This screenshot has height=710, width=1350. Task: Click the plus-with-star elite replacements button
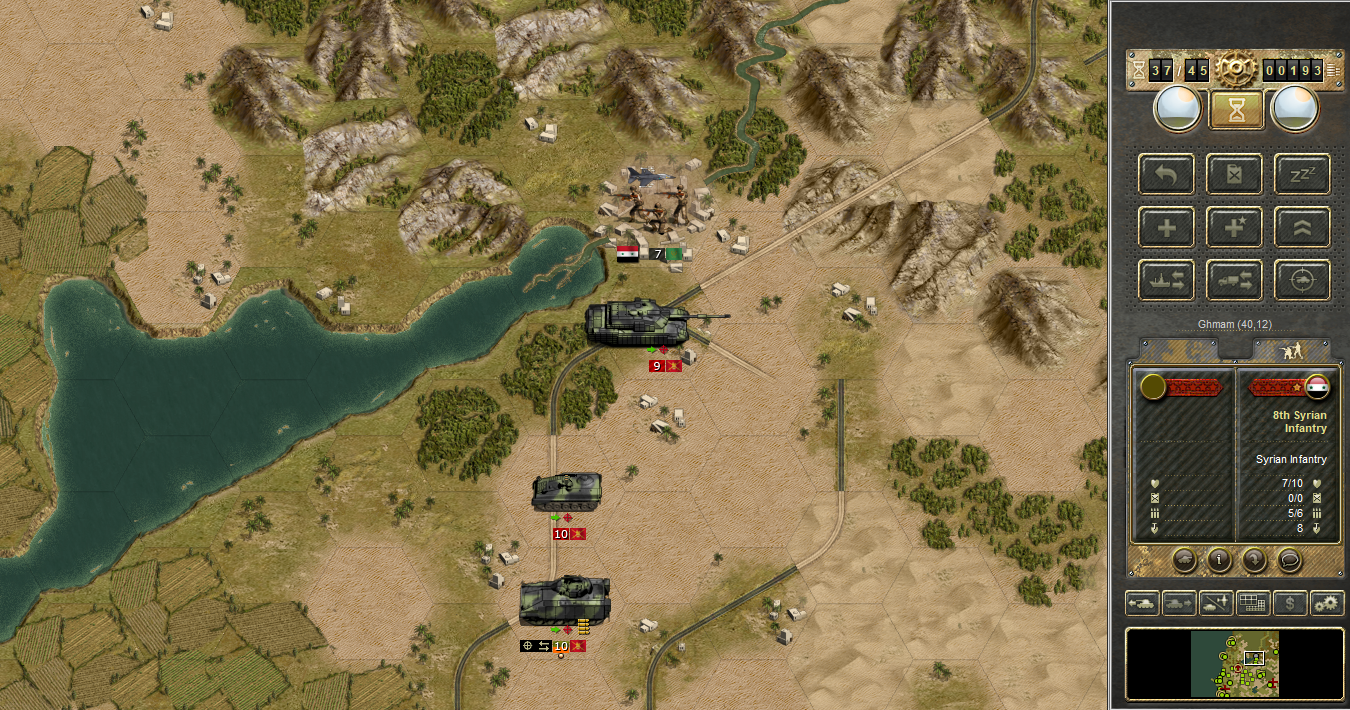pyautogui.click(x=1234, y=227)
